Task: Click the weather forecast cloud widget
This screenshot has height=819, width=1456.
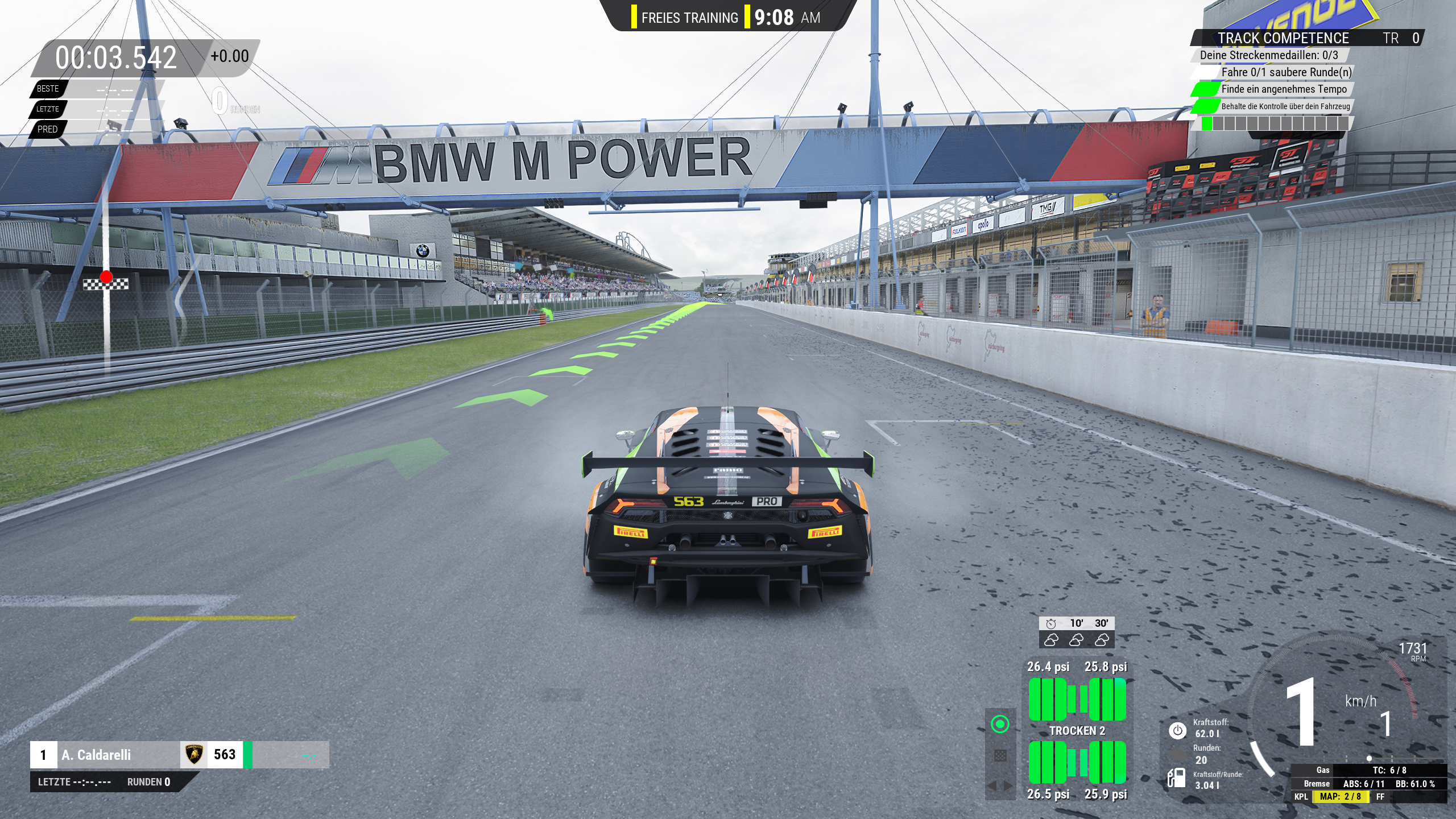Action: (1076, 633)
